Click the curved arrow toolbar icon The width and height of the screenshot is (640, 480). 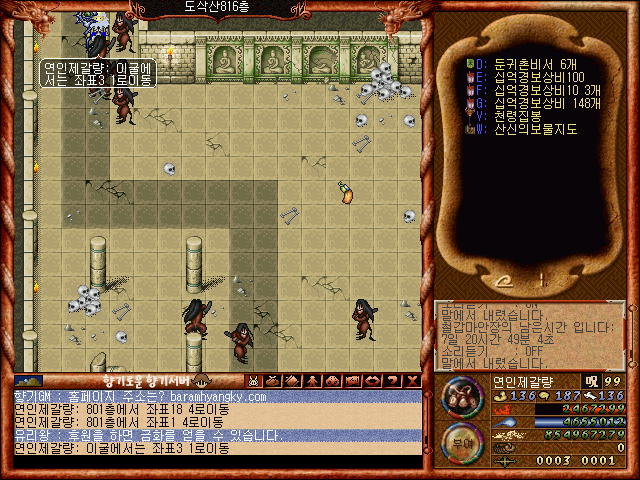click(x=373, y=381)
